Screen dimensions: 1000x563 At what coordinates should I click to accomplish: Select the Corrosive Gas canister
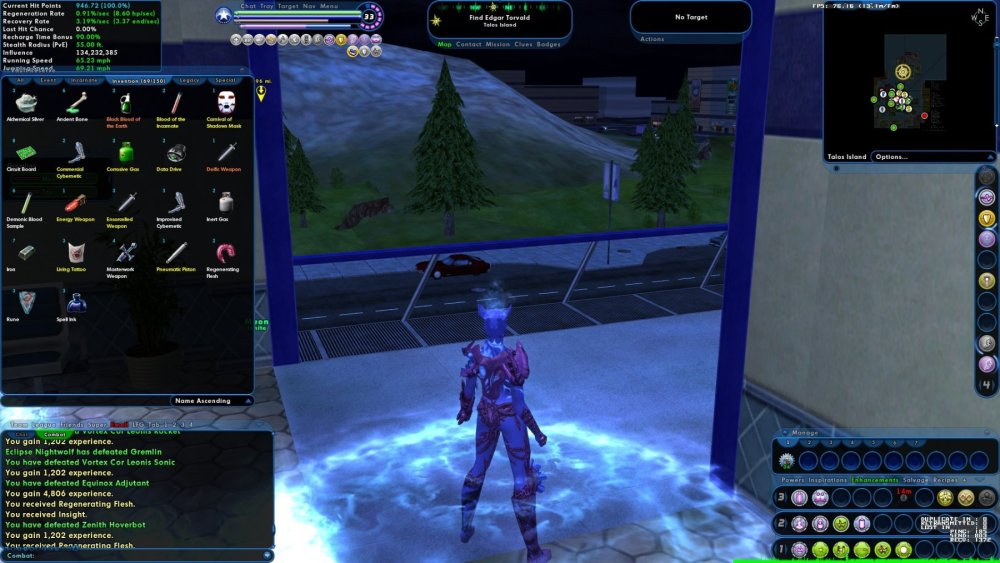click(x=126, y=152)
